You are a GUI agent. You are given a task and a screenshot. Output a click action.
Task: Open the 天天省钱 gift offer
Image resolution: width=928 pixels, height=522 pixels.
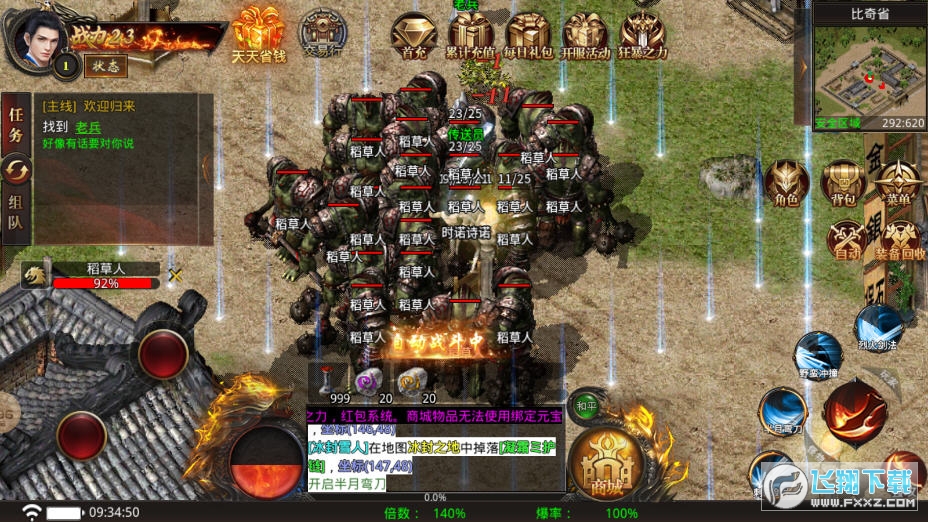(258, 35)
